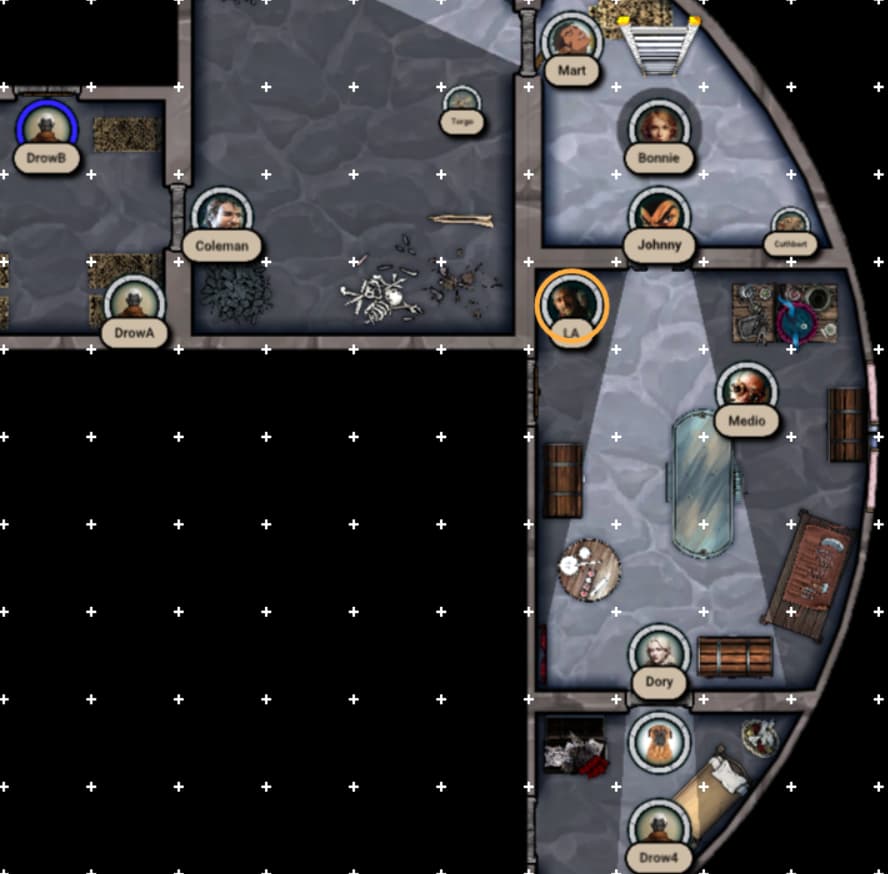Pick the Medio token
Screen dimensions: 888x874
coord(746,391)
